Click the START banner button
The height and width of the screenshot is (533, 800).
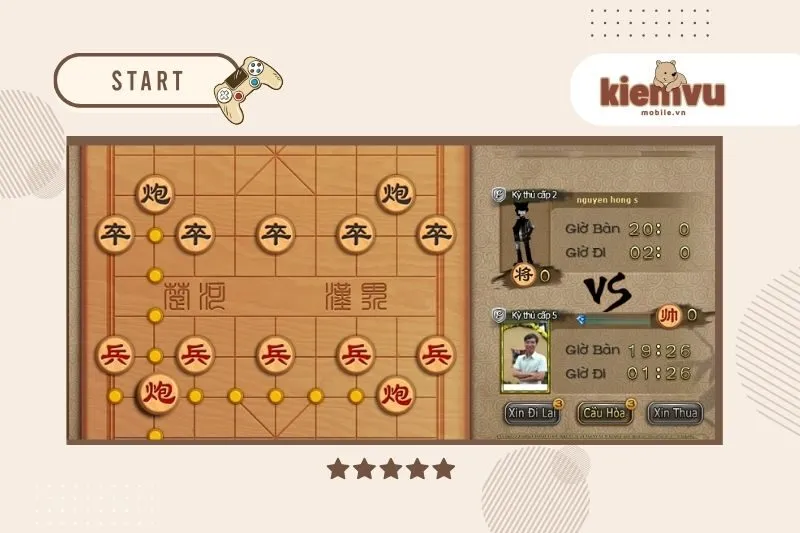[148, 81]
